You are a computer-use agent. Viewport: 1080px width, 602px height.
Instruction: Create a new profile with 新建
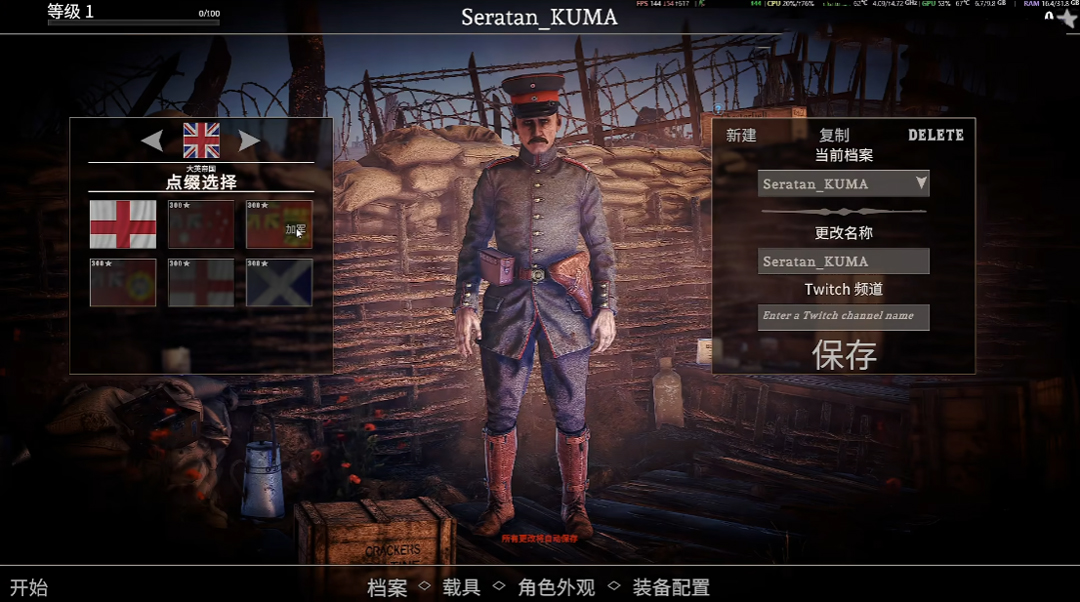click(741, 135)
